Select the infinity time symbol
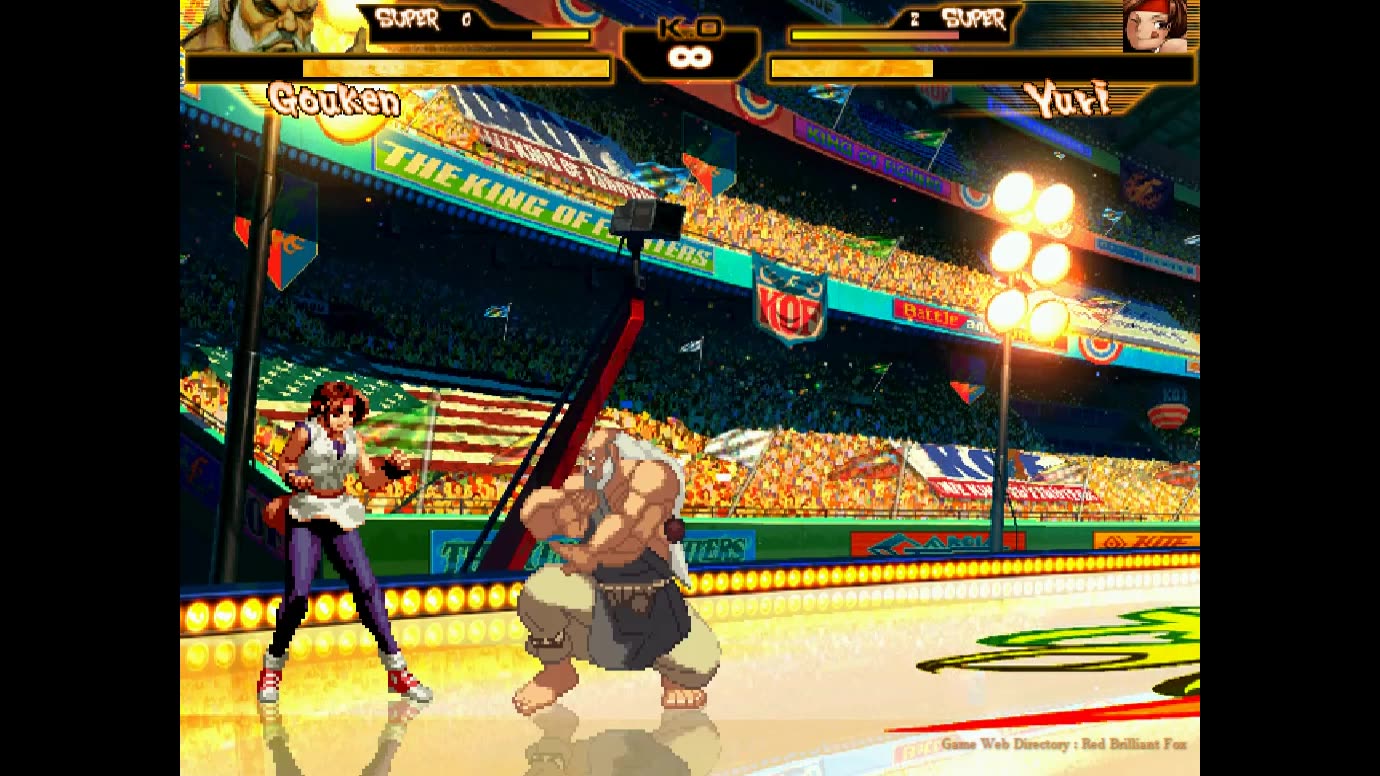This screenshot has height=776, width=1380. [x=690, y=58]
